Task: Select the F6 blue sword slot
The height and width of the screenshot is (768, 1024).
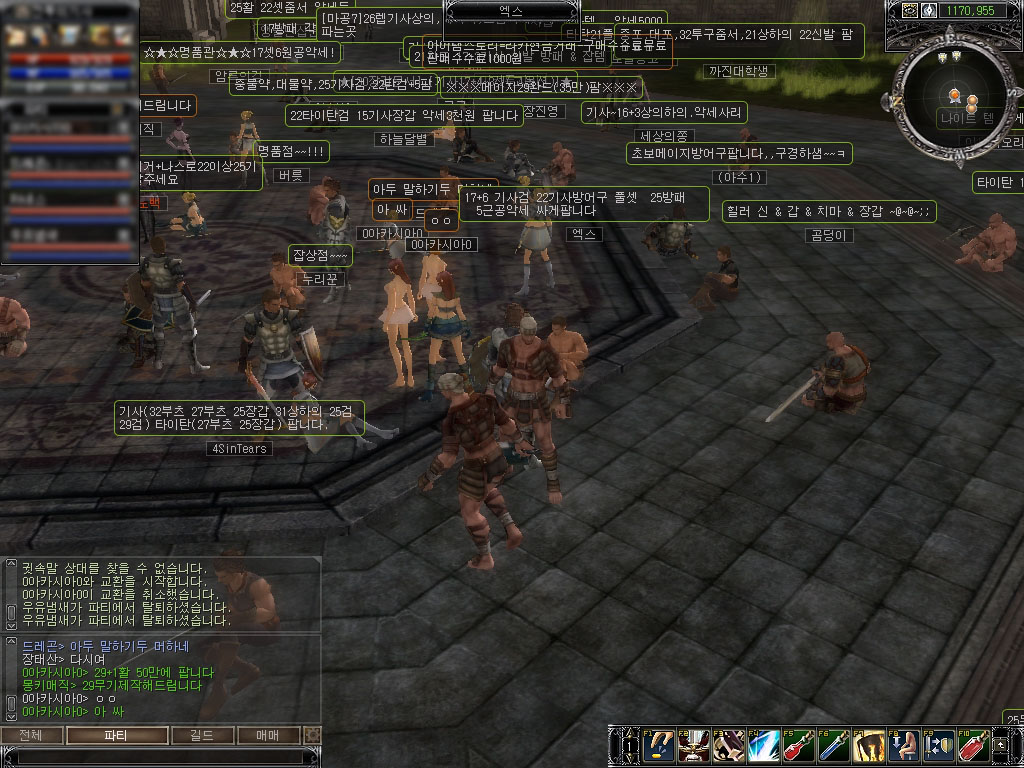Action: pos(833,746)
